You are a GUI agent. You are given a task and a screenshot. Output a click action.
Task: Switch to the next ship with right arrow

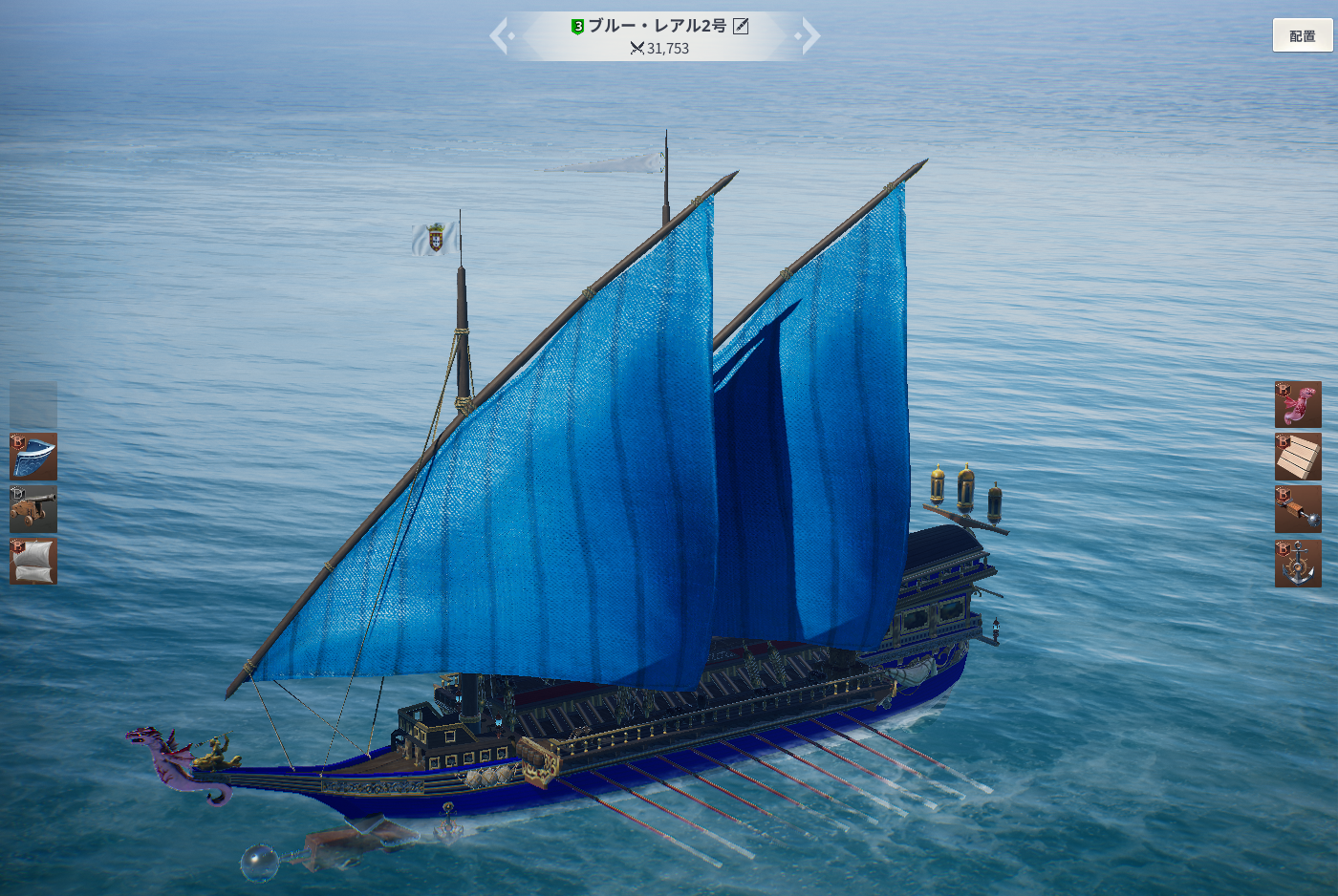point(809,36)
